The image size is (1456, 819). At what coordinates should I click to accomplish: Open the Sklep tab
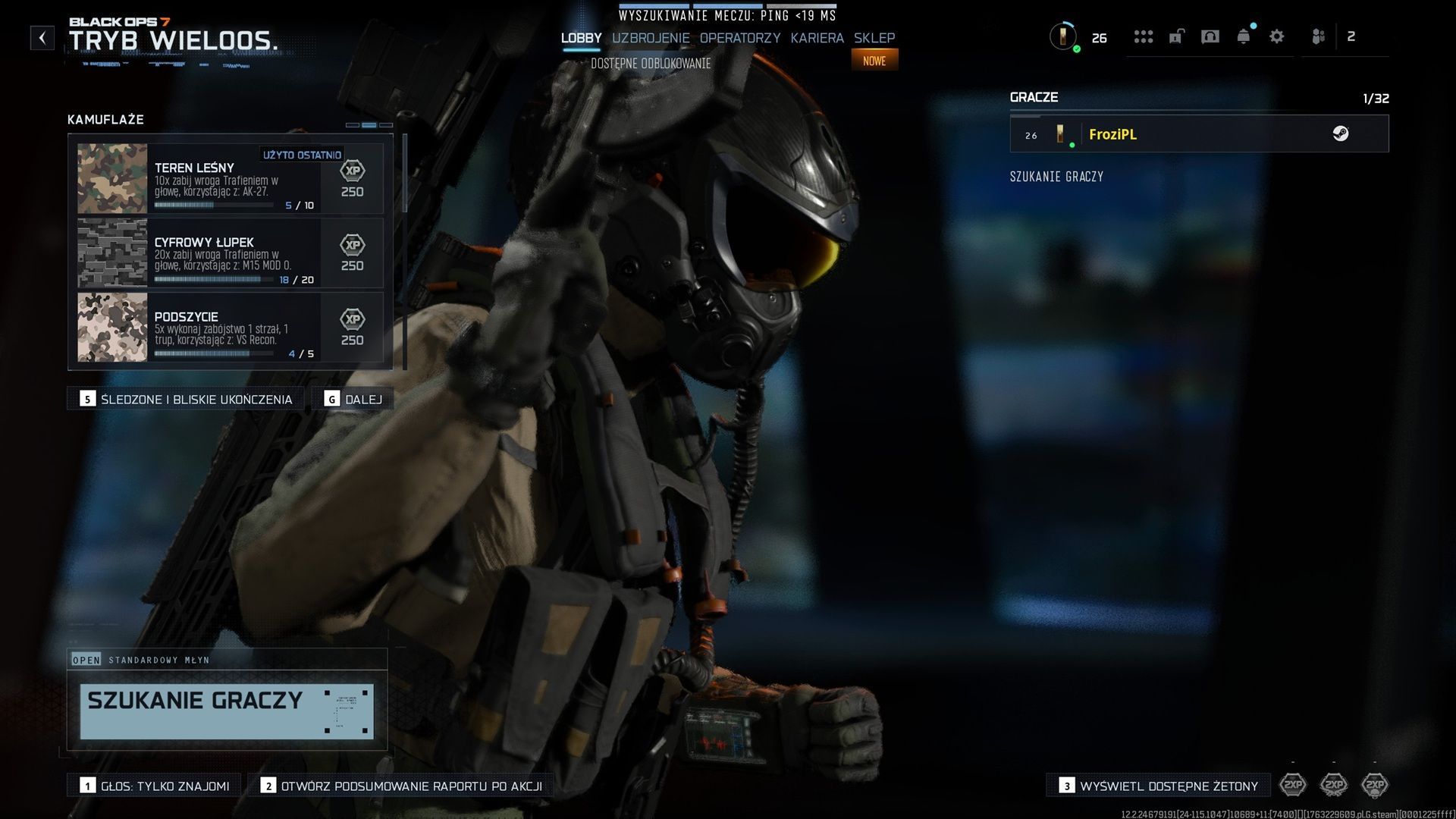(x=874, y=38)
